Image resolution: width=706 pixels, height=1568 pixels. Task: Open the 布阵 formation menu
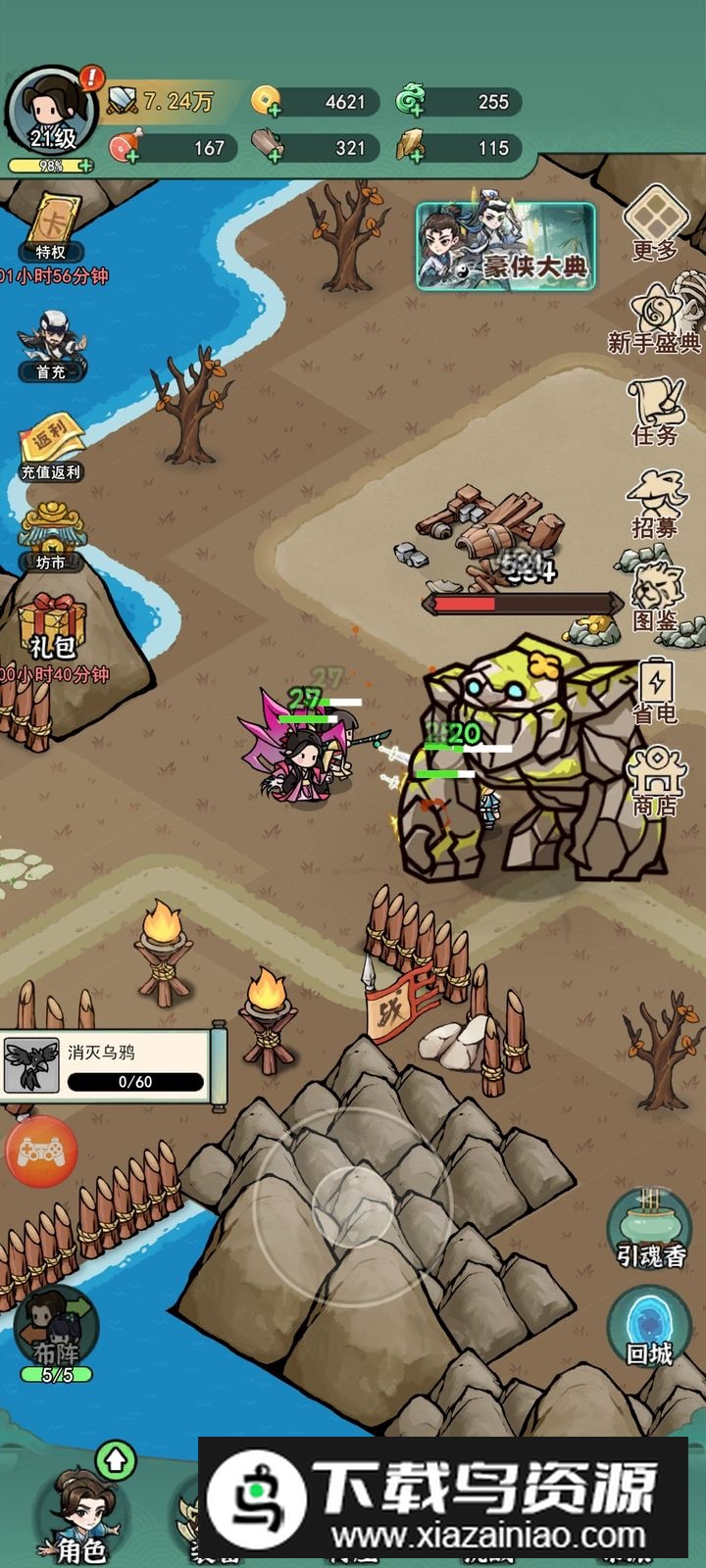tap(57, 1333)
